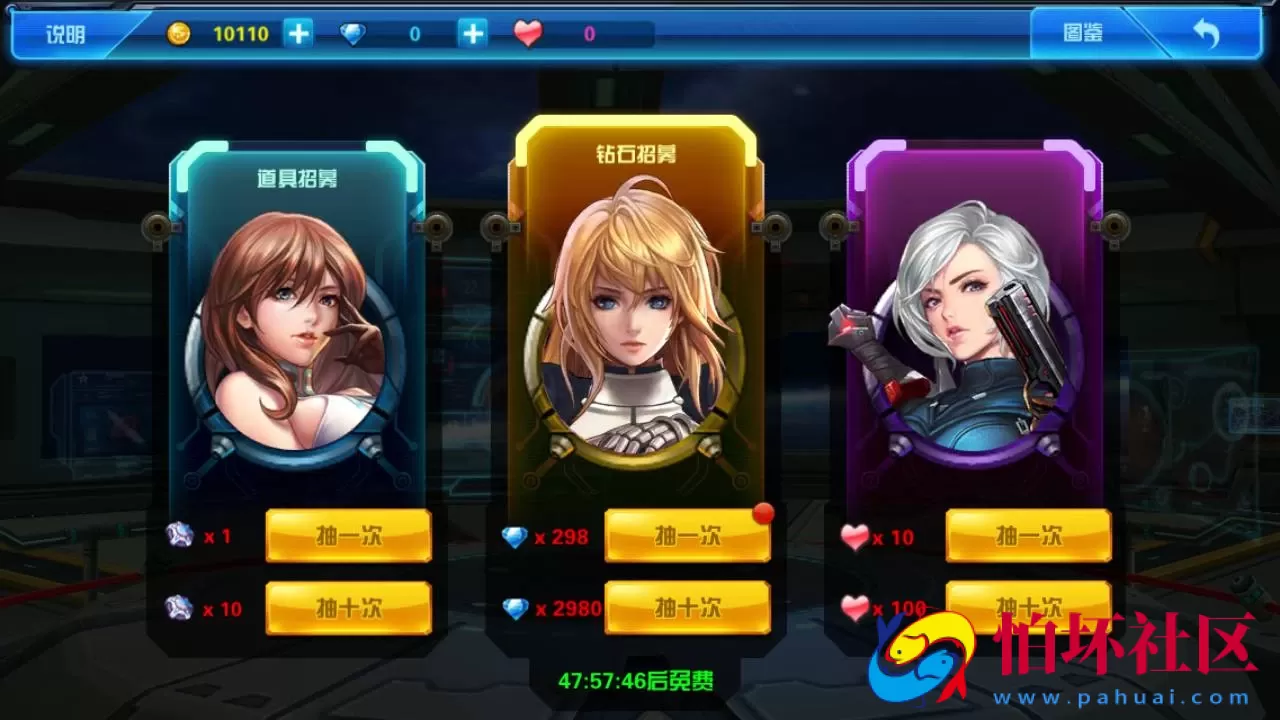Draw ten times on the 道具招募 card
This screenshot has width=1280, height=720.
tap(349, 607)
